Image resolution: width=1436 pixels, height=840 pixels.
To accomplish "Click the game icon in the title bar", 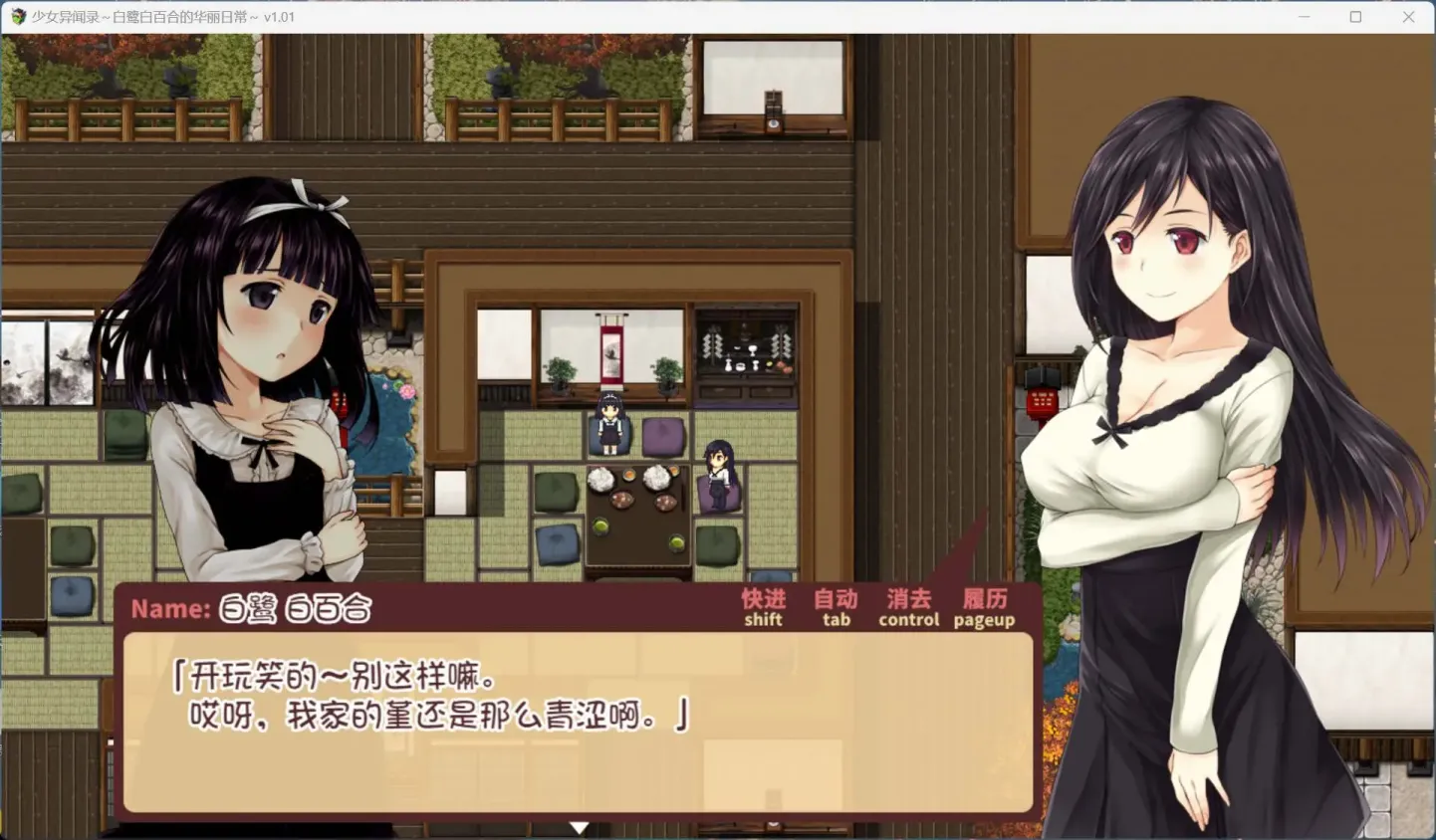I will (x=15, y=16).
